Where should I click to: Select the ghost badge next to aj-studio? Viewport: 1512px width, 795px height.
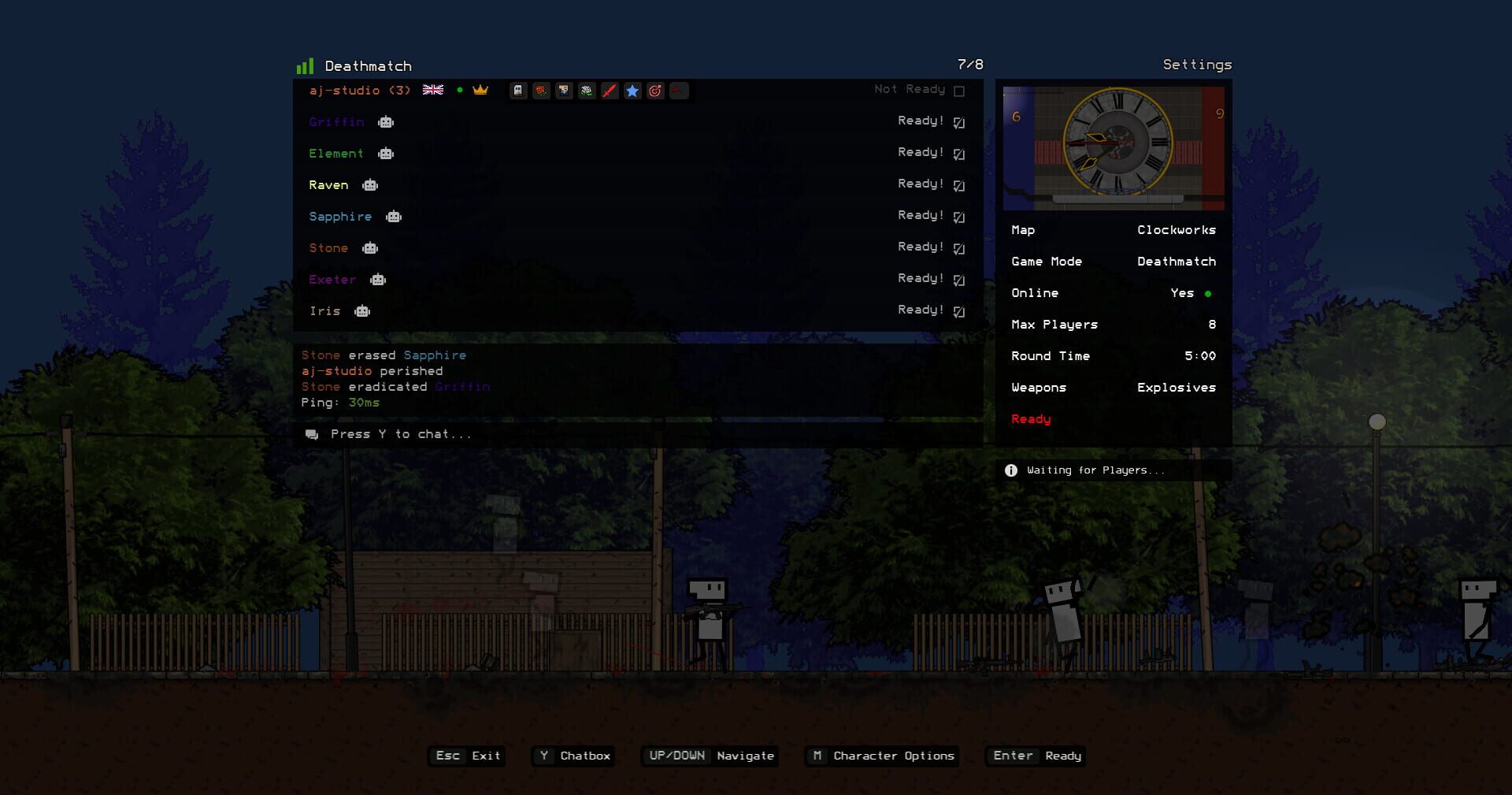click(x=517, y=91)
